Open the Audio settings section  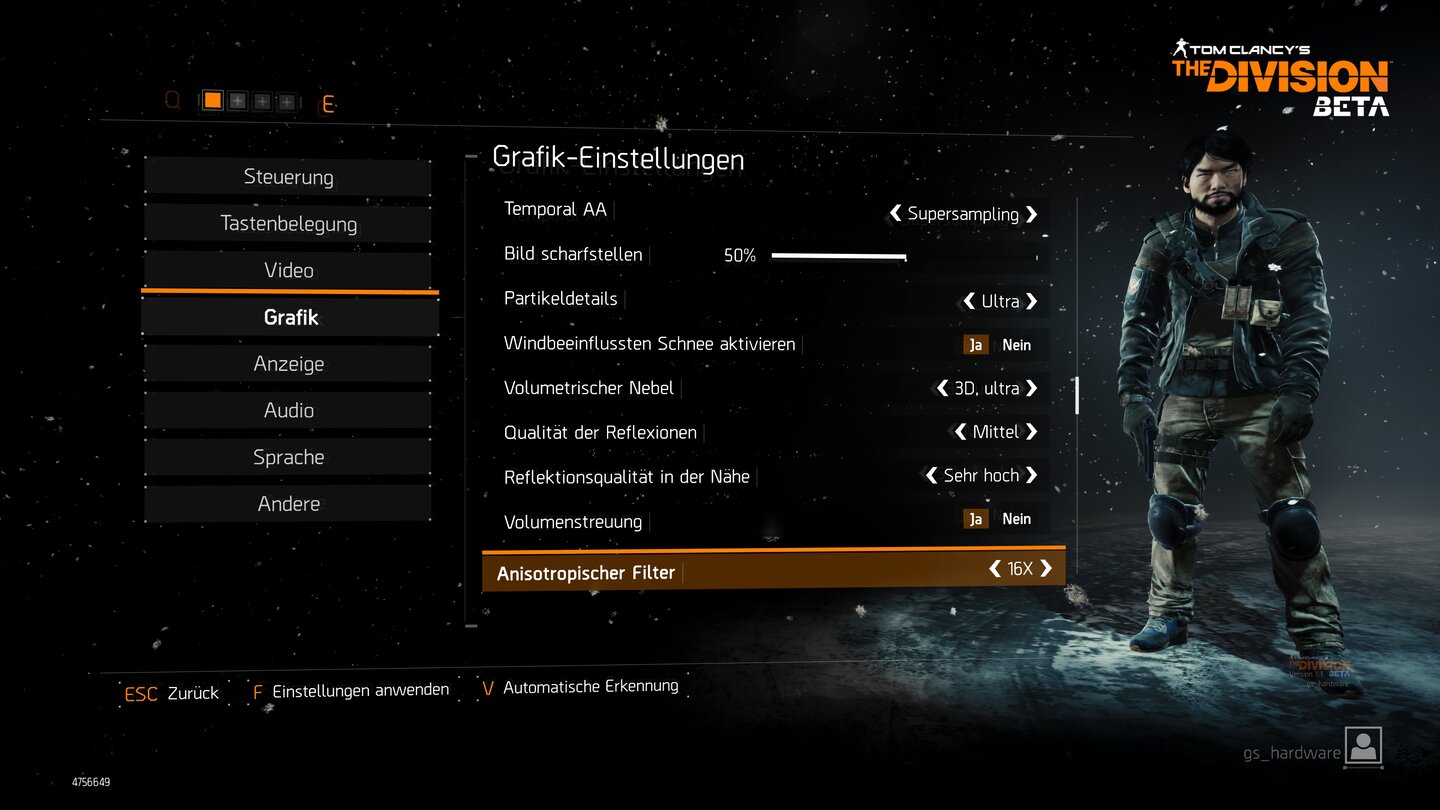(288, 410)
